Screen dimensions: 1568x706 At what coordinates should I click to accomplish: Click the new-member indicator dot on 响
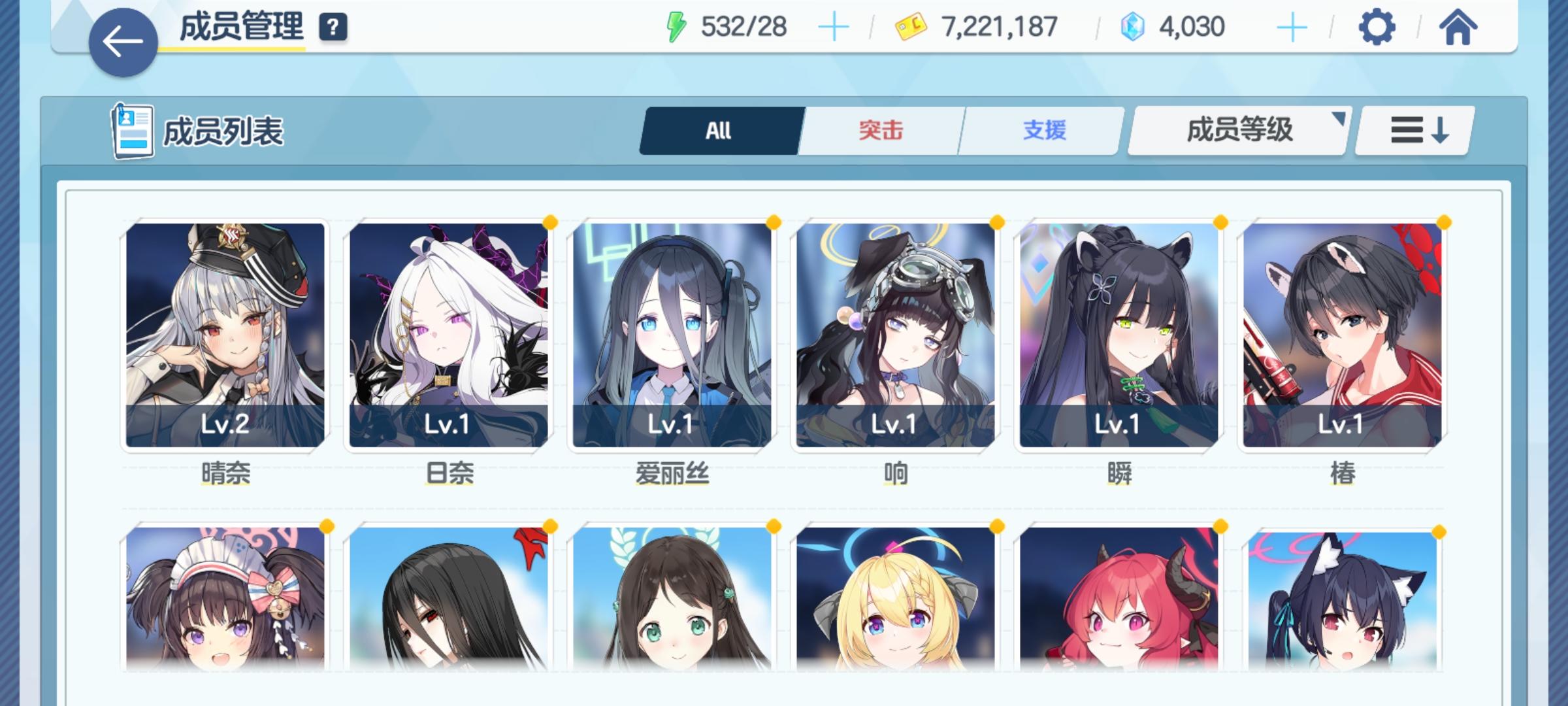[996, 223]
